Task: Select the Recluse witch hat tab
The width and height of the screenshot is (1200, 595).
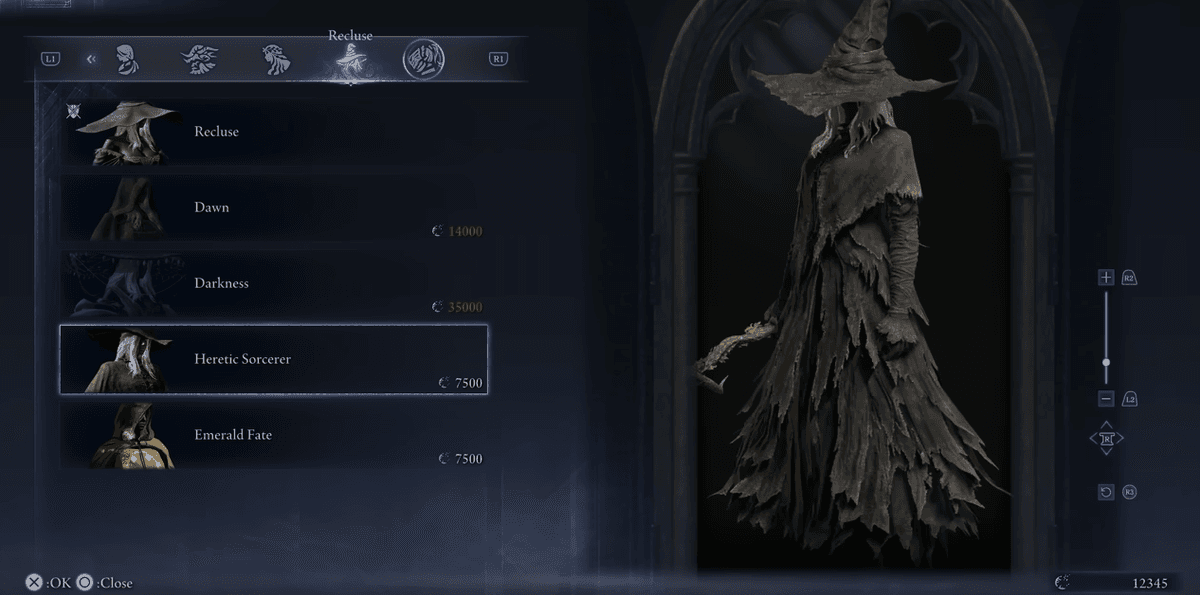Action: (350, 62)
